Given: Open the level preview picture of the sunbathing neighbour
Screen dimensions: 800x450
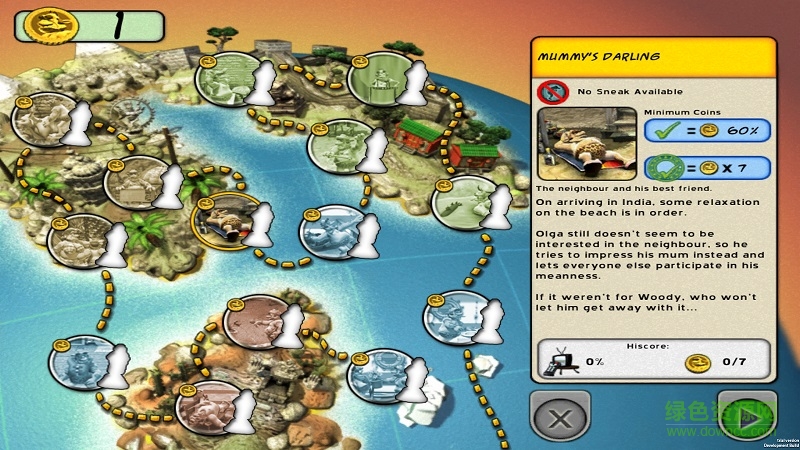Looking at the screenshot, I should tap(588, 143).
